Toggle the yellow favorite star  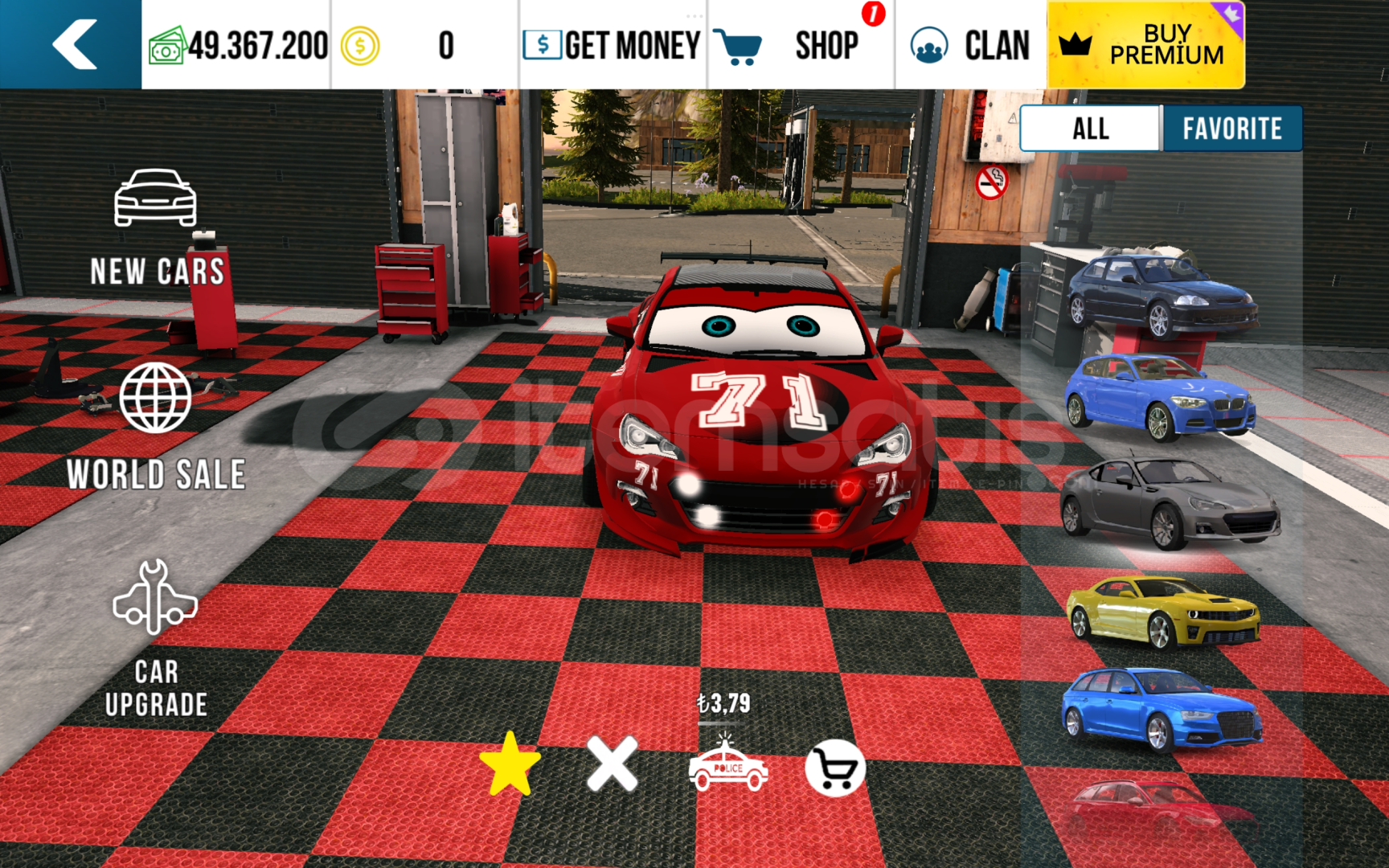[510, 764]
